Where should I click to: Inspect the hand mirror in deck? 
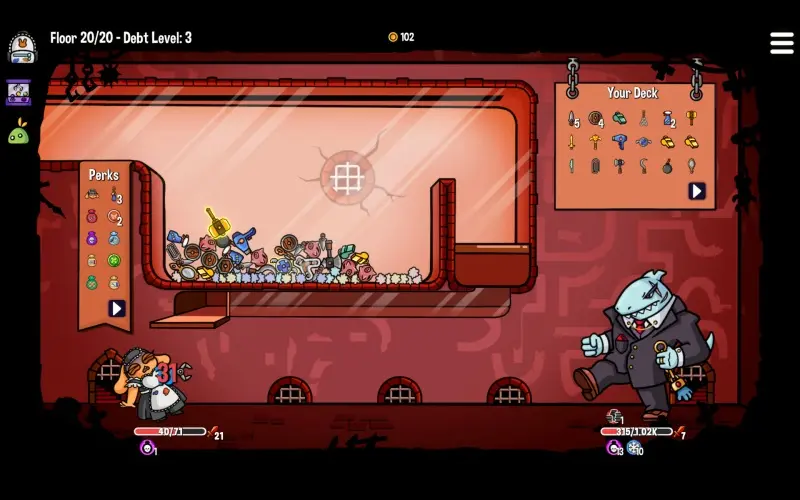coord(691,166)
